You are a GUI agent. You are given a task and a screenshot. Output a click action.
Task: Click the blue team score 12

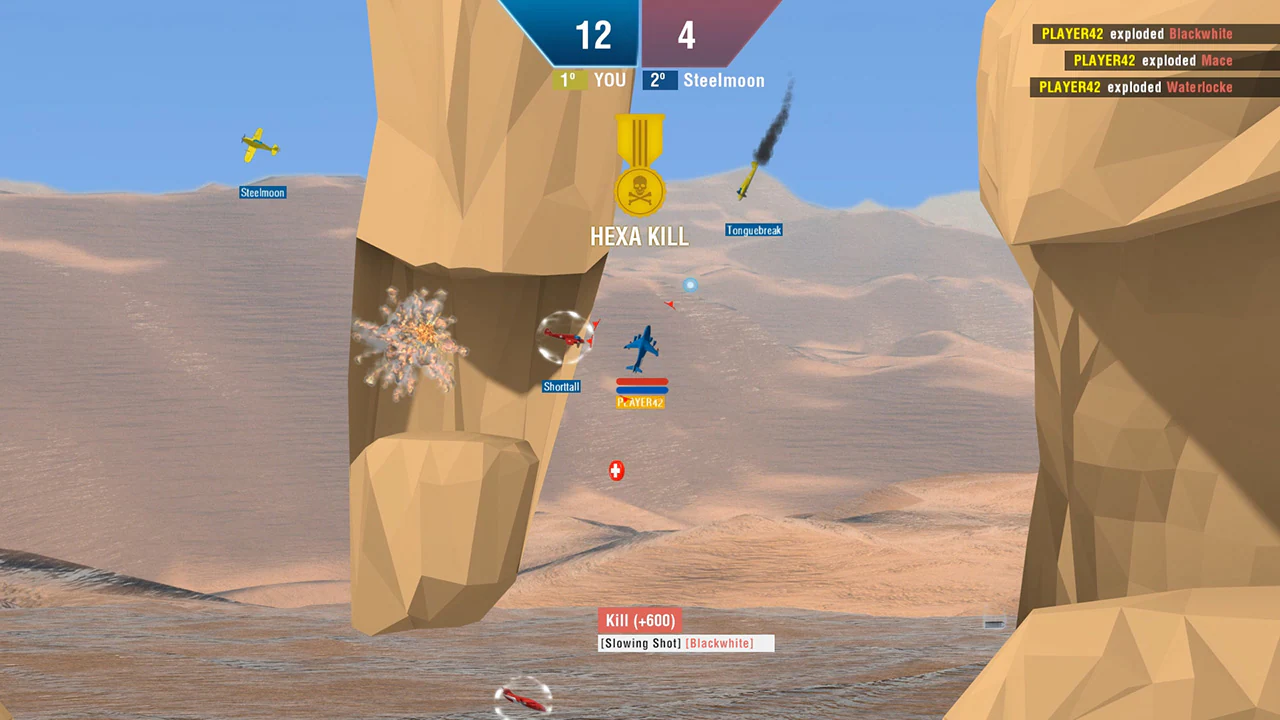pyautogui.click(x=594, y=36)
